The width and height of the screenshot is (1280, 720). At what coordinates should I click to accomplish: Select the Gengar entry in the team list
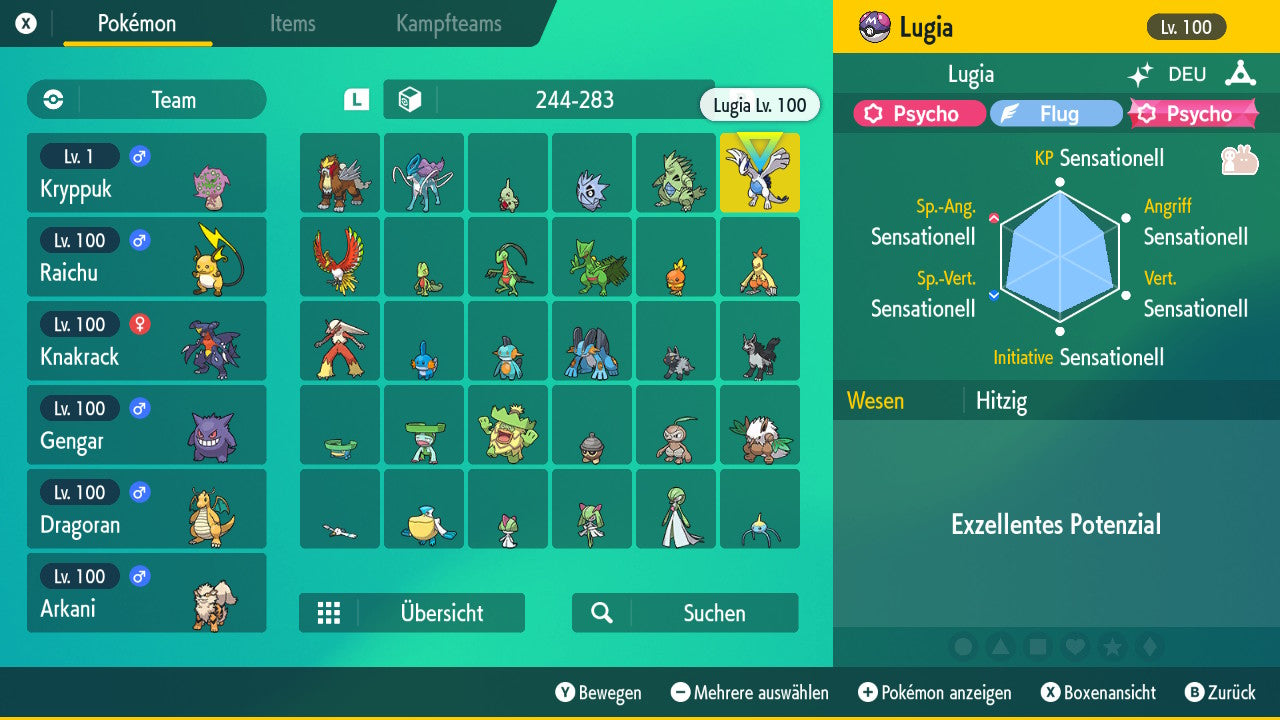147,425
